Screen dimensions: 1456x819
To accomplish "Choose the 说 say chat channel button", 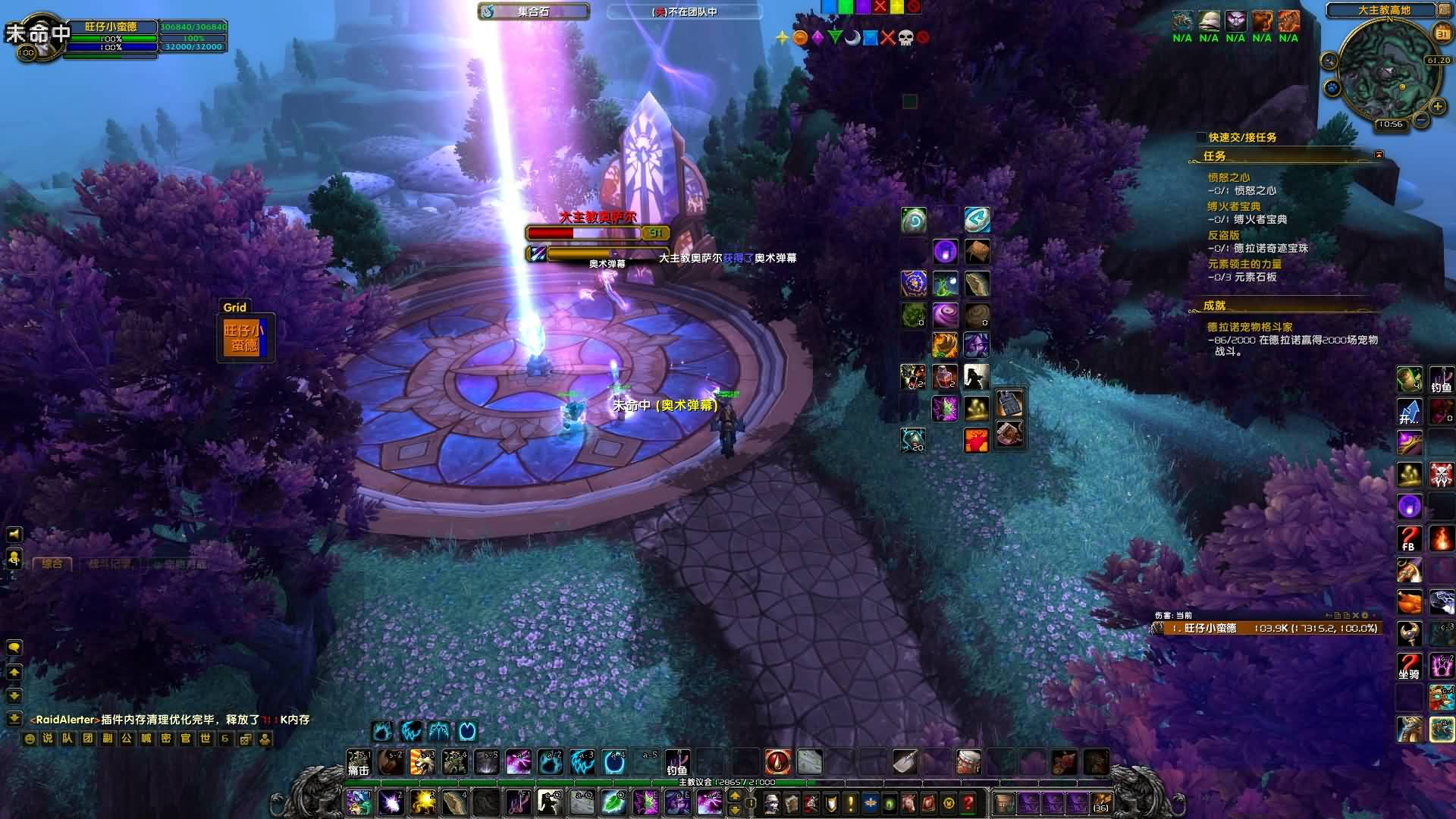I will (x=48, y=738).
